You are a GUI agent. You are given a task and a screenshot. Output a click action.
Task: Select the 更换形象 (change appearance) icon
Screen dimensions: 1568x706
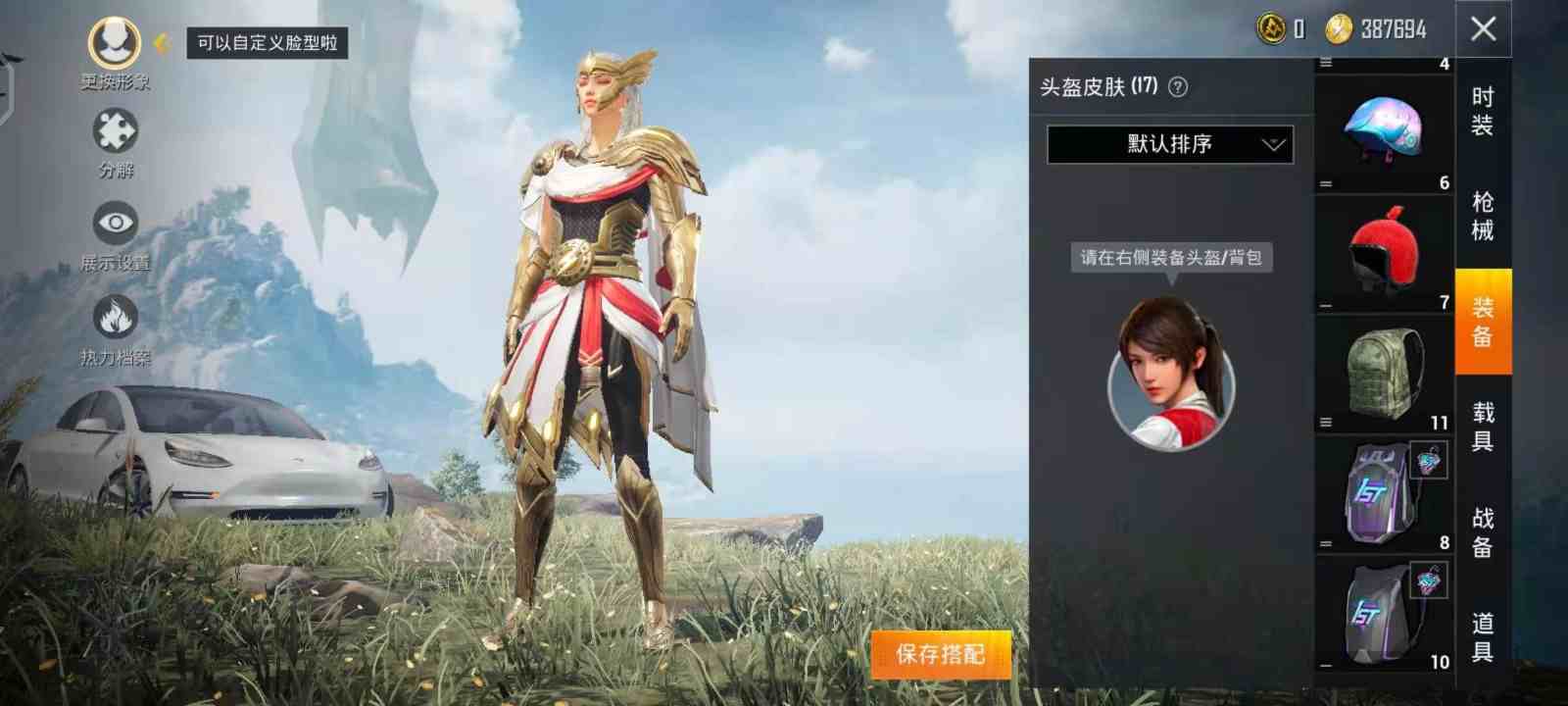pyautogui.click(x=113, y=44)
